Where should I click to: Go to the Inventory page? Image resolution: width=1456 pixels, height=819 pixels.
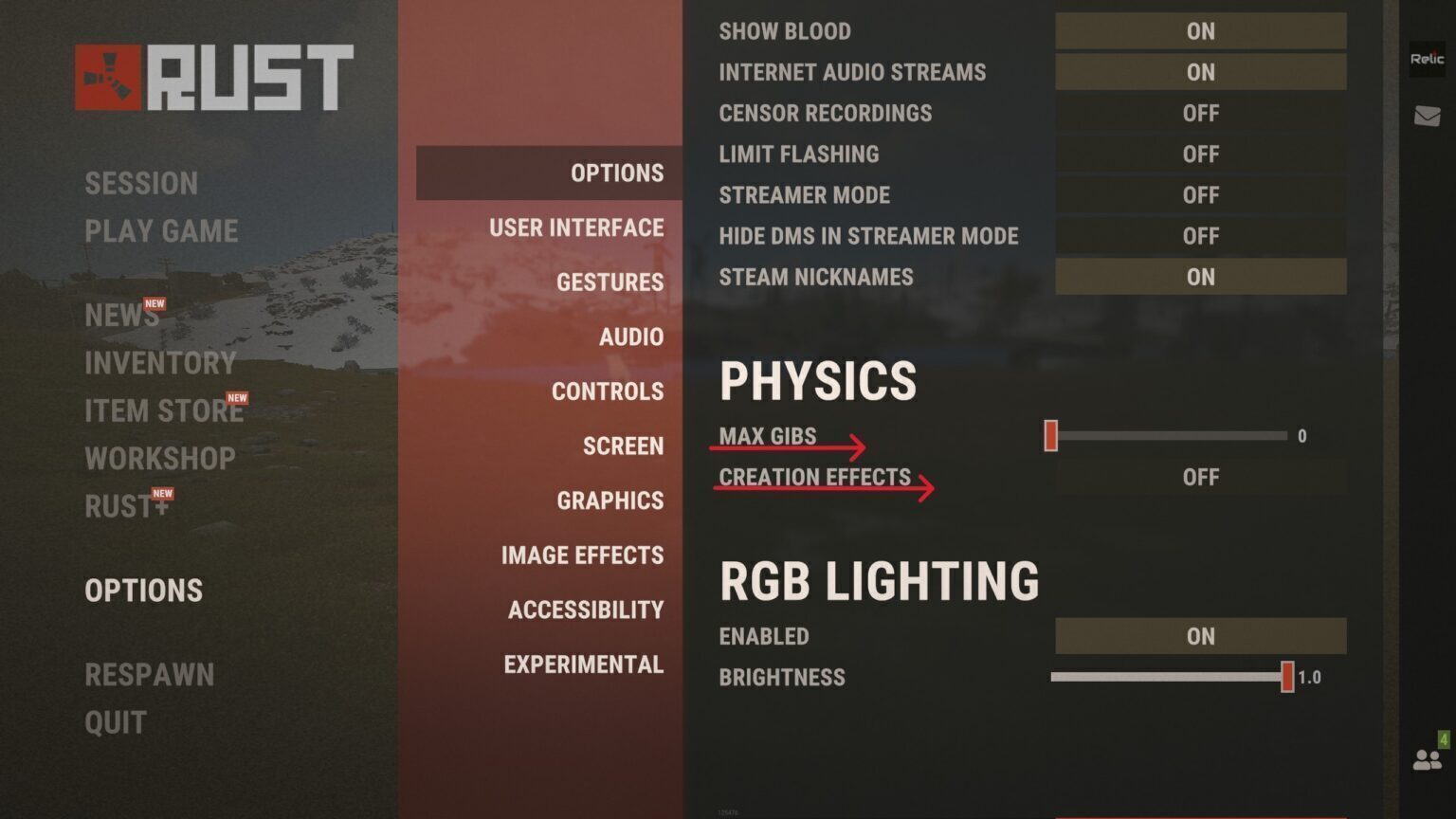160,363
